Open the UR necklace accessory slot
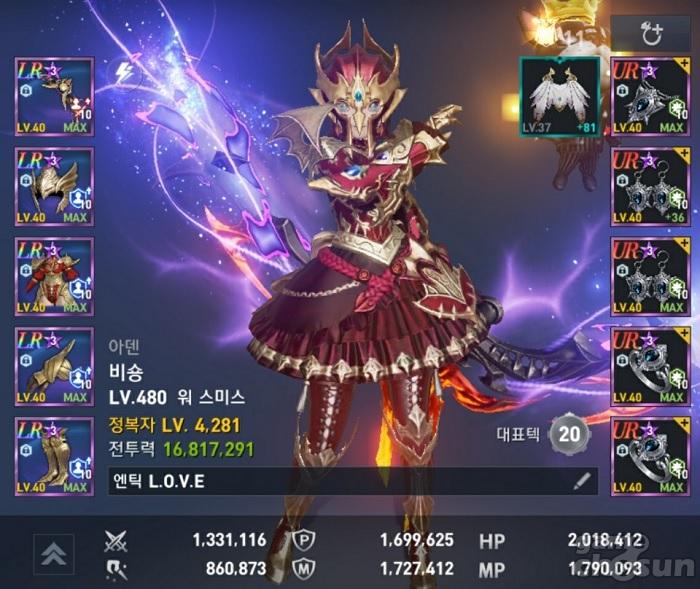The width and height of the screenshot is (700, 589). click(x=650, y=96)
